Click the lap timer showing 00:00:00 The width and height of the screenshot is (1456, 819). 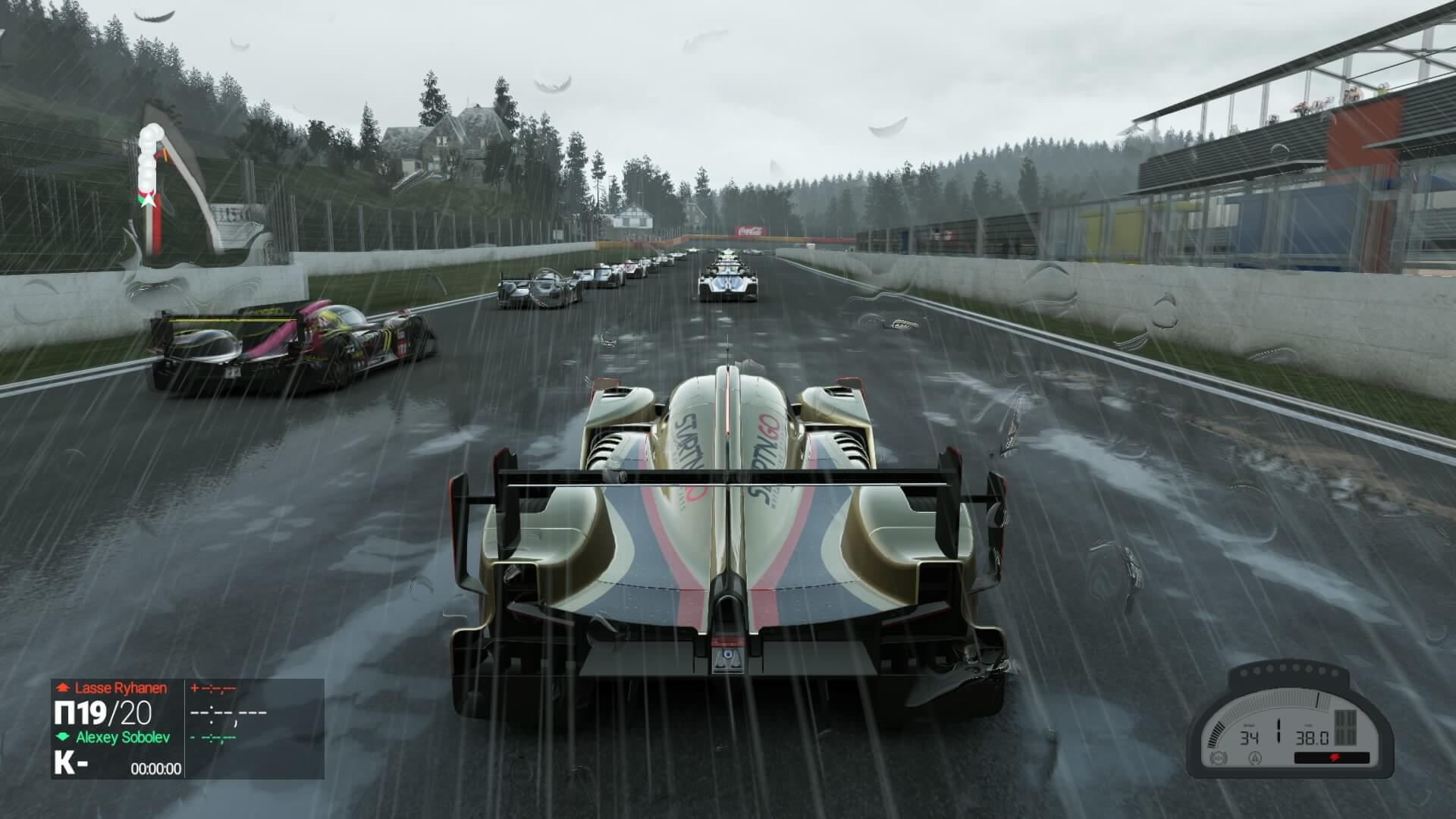point(155,767)
